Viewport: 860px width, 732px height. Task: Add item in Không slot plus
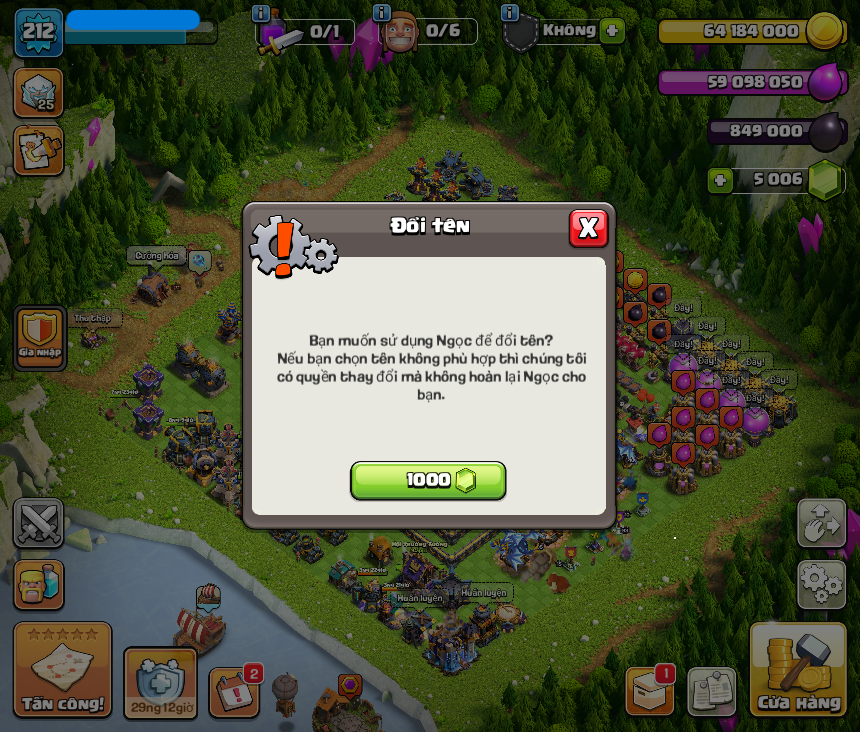point(613,30)
